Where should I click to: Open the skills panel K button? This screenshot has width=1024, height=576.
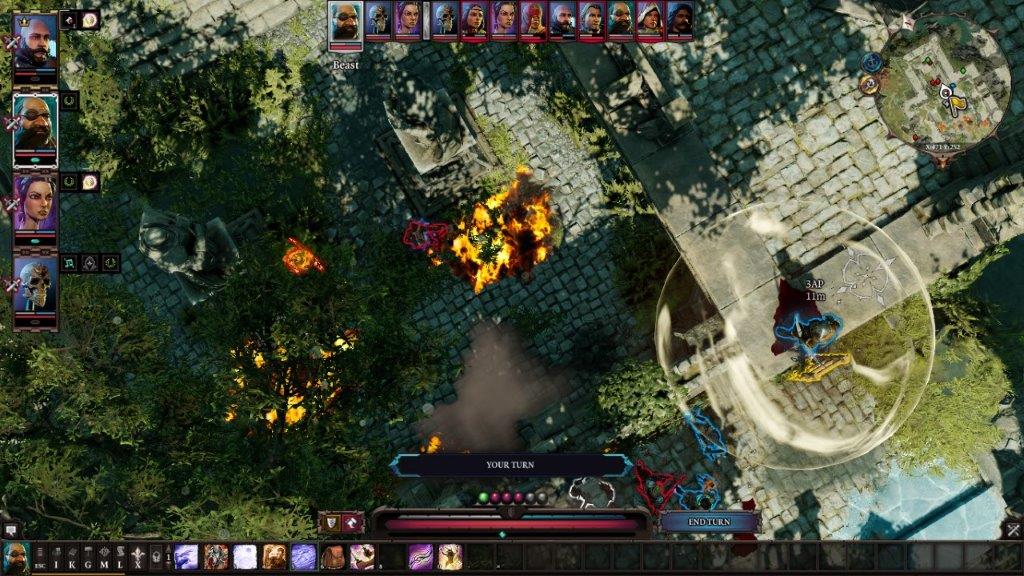coord(72,558)
